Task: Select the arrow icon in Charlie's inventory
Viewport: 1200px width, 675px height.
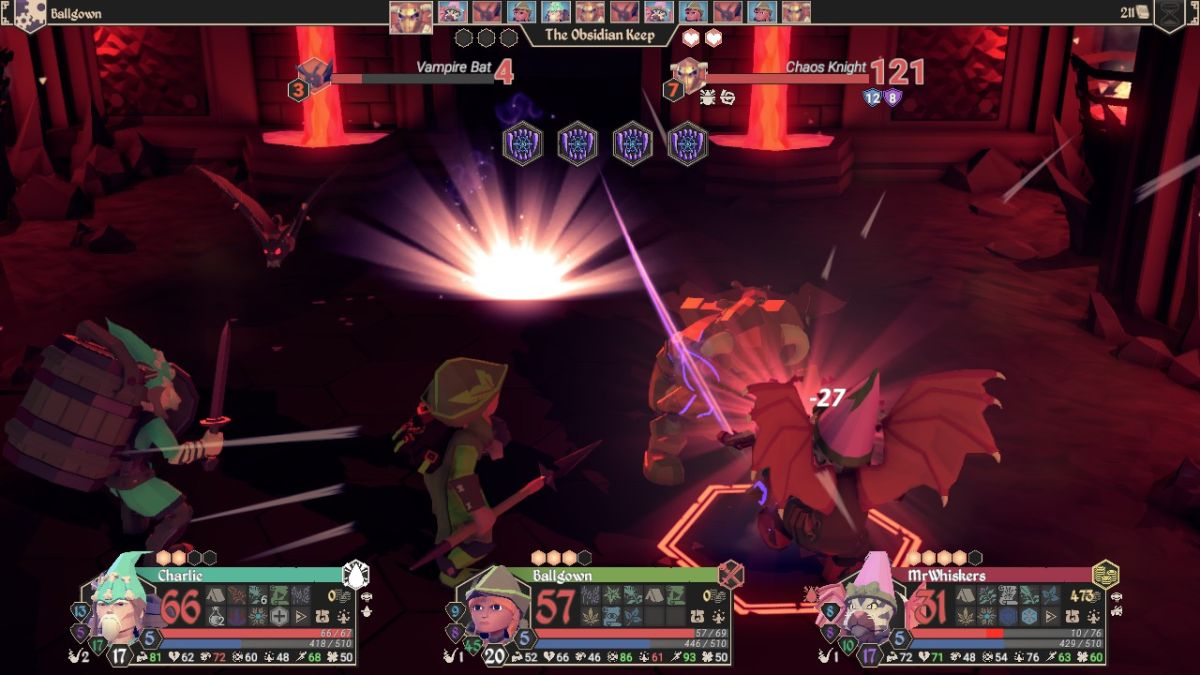Action: tap(300, 616)
